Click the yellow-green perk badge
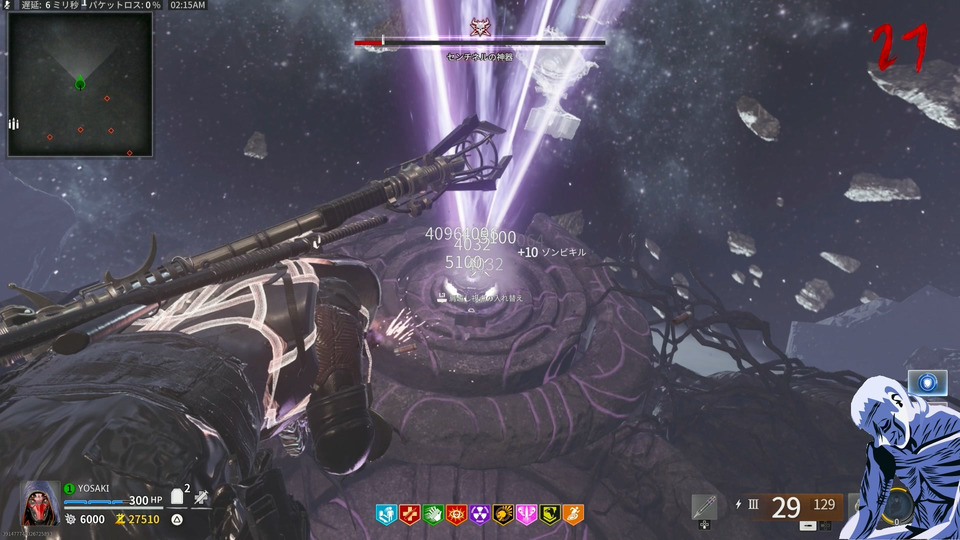The image size is (960, 540). coord(550,516)
